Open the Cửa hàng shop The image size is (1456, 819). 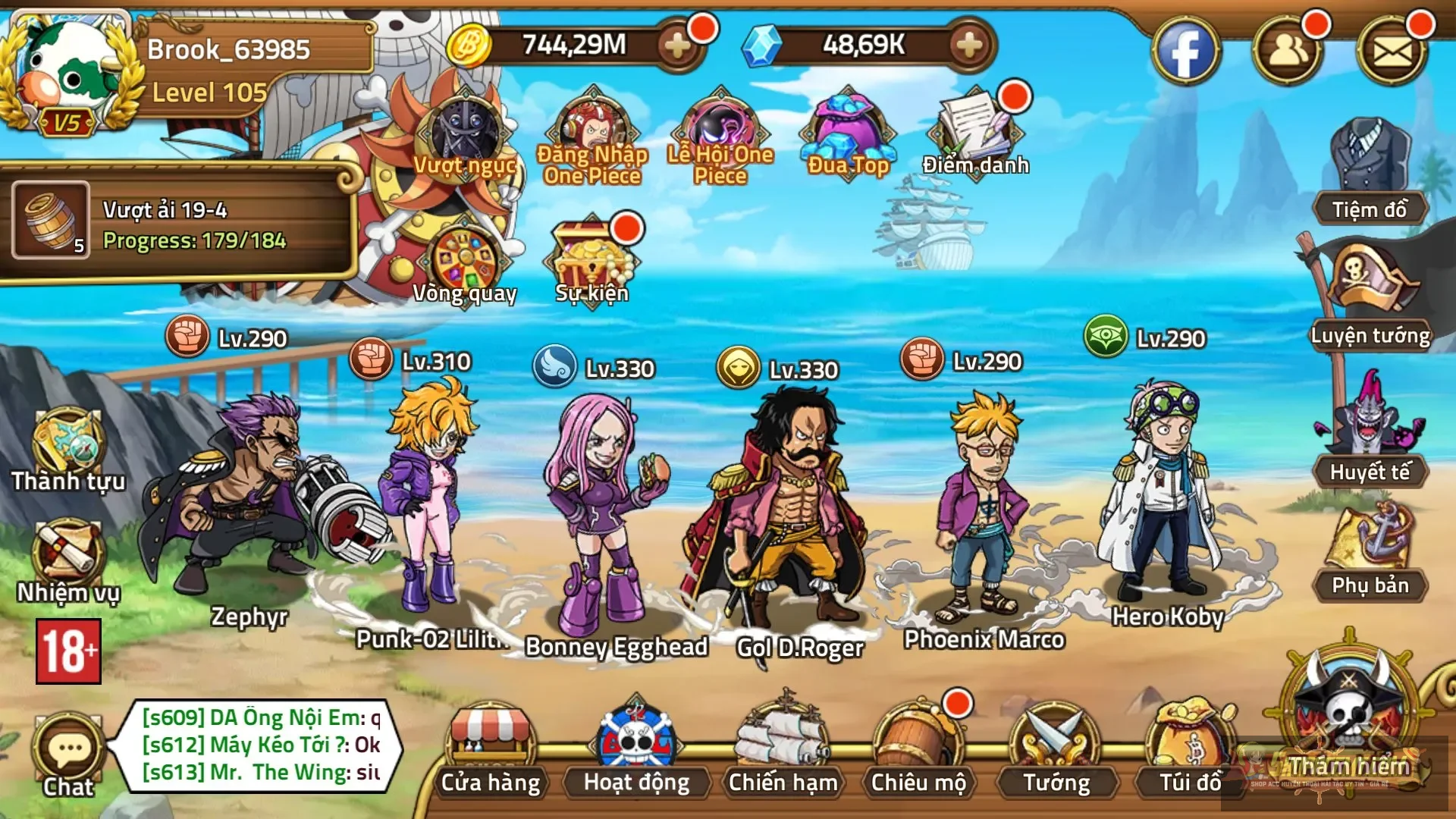tap(491, 751)
